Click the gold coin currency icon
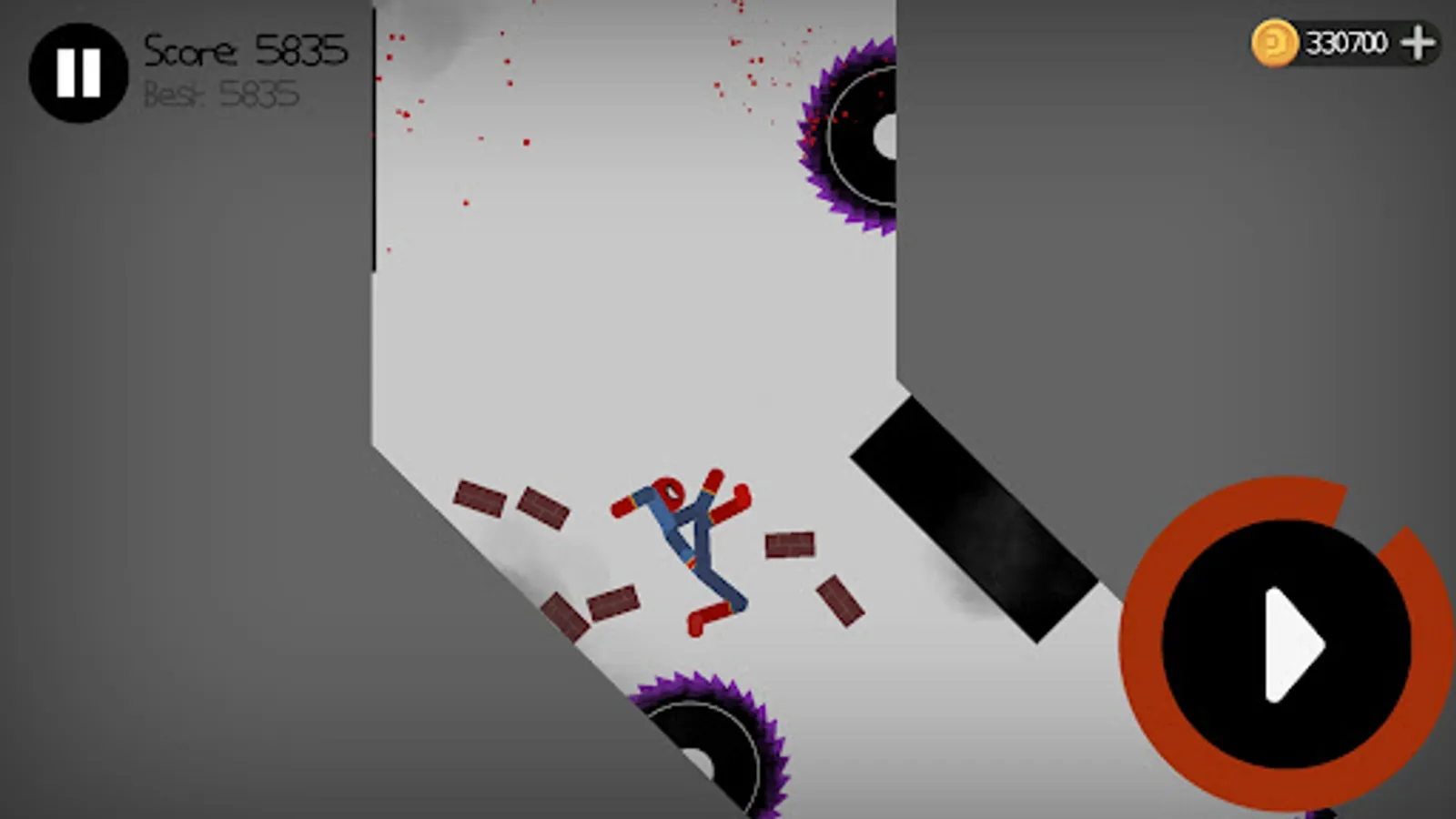1456x819 pixels. 1273,40
